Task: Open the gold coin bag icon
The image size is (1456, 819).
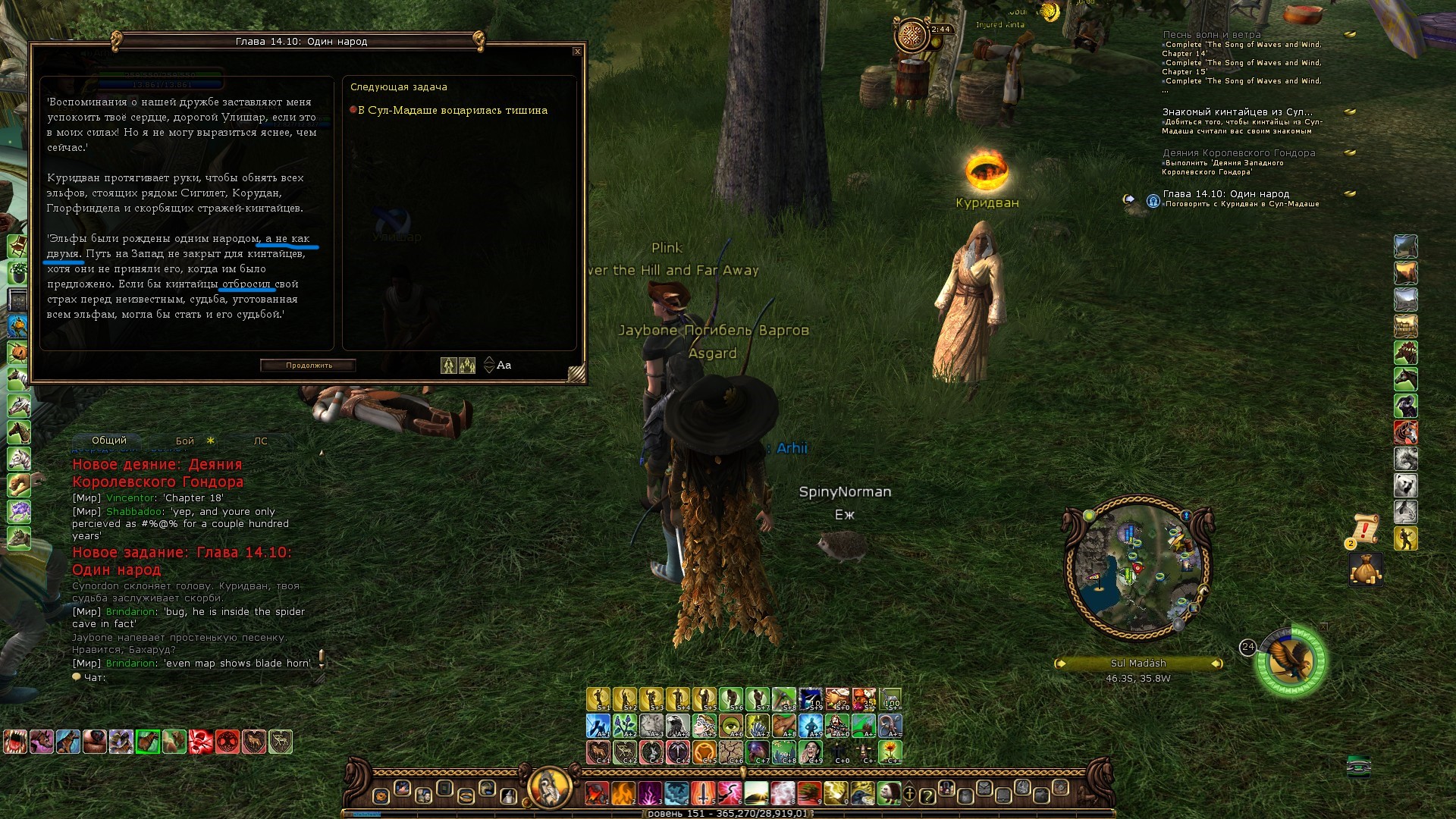Action: click(1365, 570)
